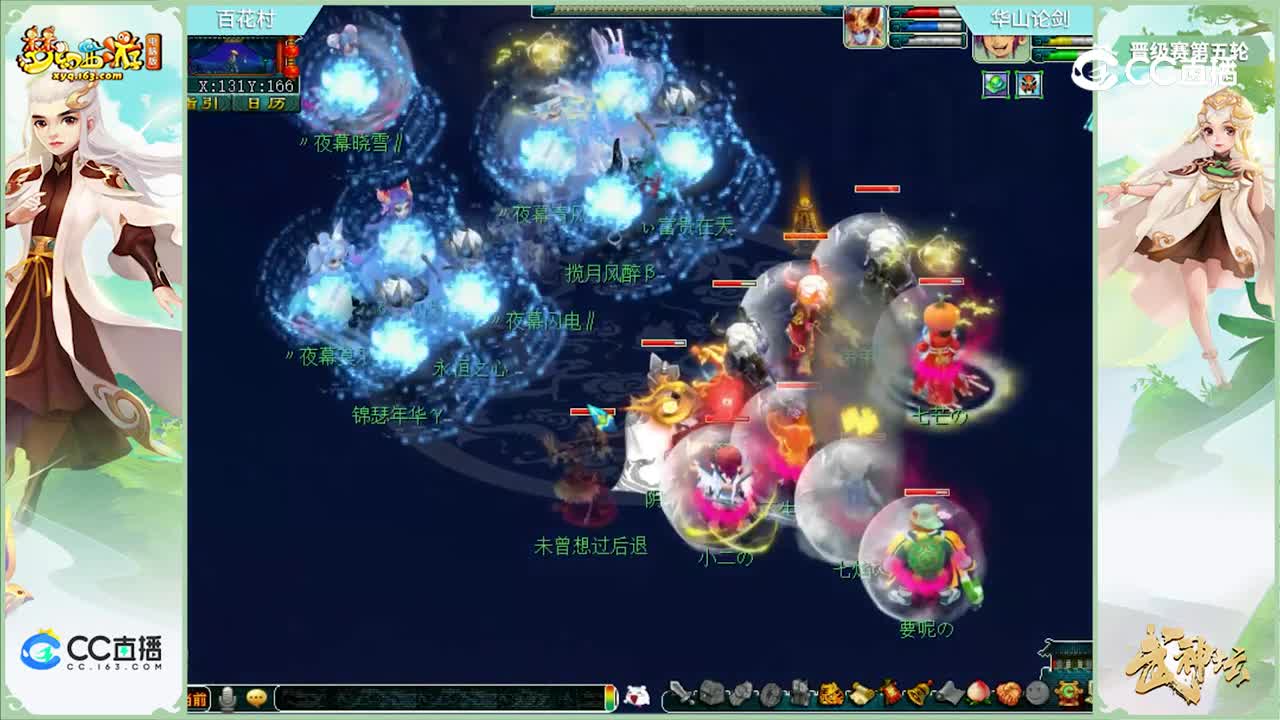Open the 日历 calendar panel

pos(268,102)
